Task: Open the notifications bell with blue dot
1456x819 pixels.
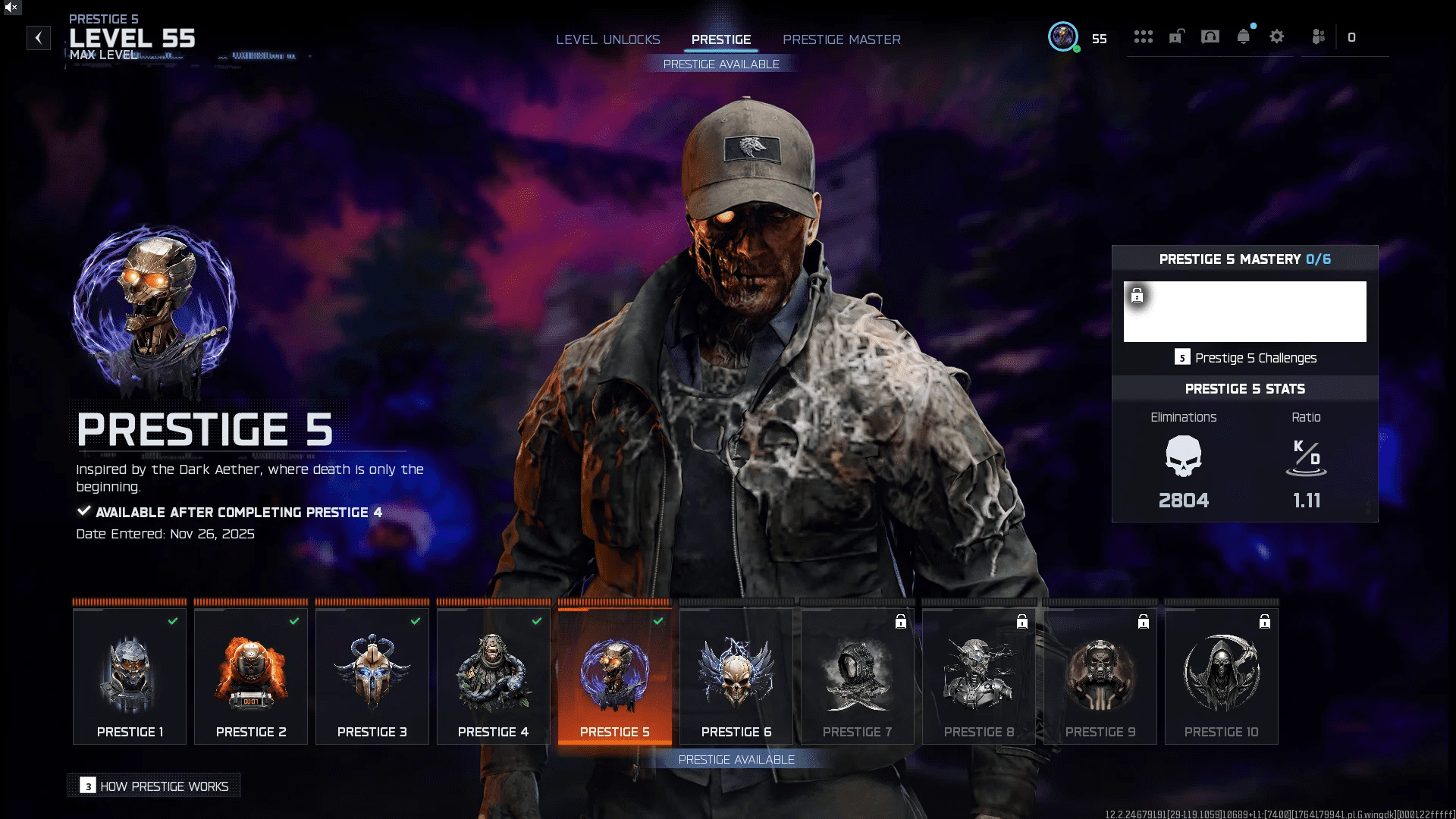Action: [x=1243, y=36]
